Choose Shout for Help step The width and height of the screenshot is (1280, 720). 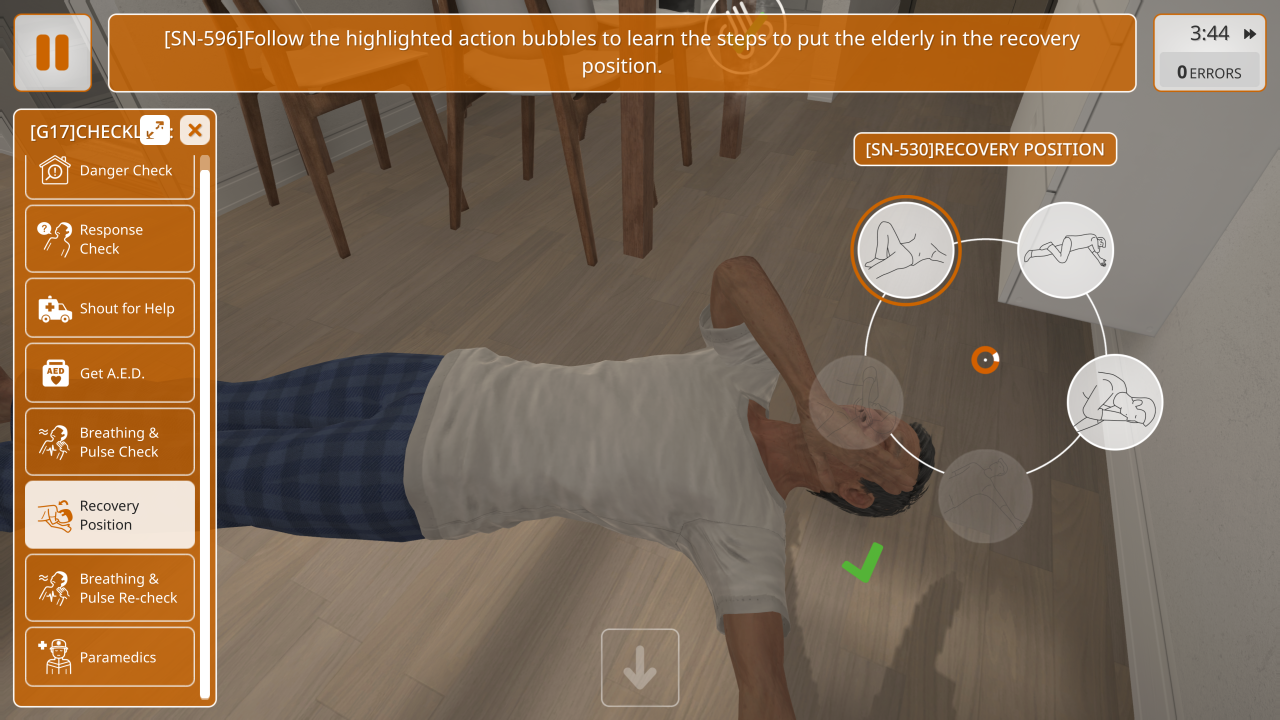point(110,308)
